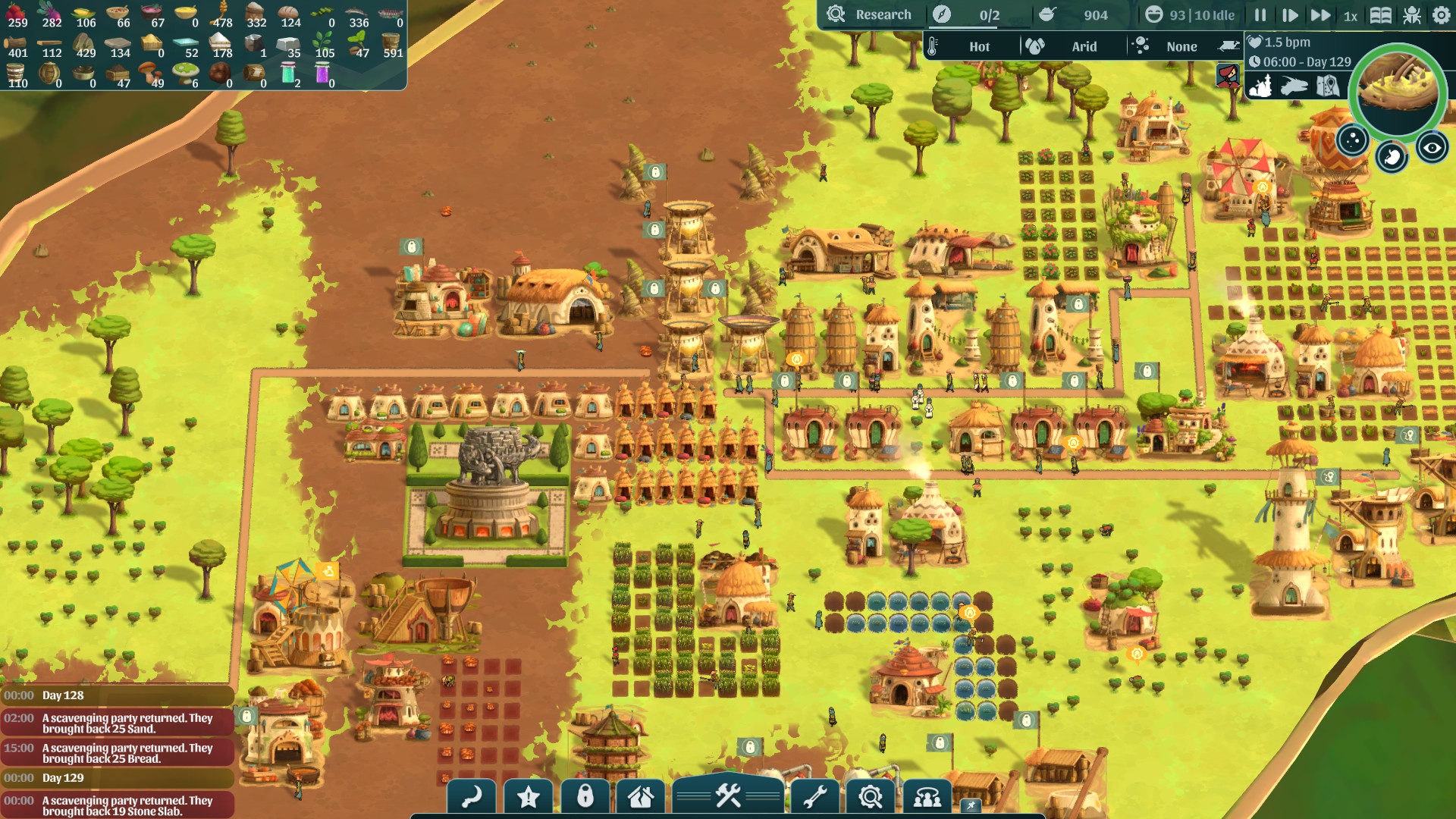Switch to the village view icon
The height and width of the screenshot is (819, 1456).
tap(1260, 86)
